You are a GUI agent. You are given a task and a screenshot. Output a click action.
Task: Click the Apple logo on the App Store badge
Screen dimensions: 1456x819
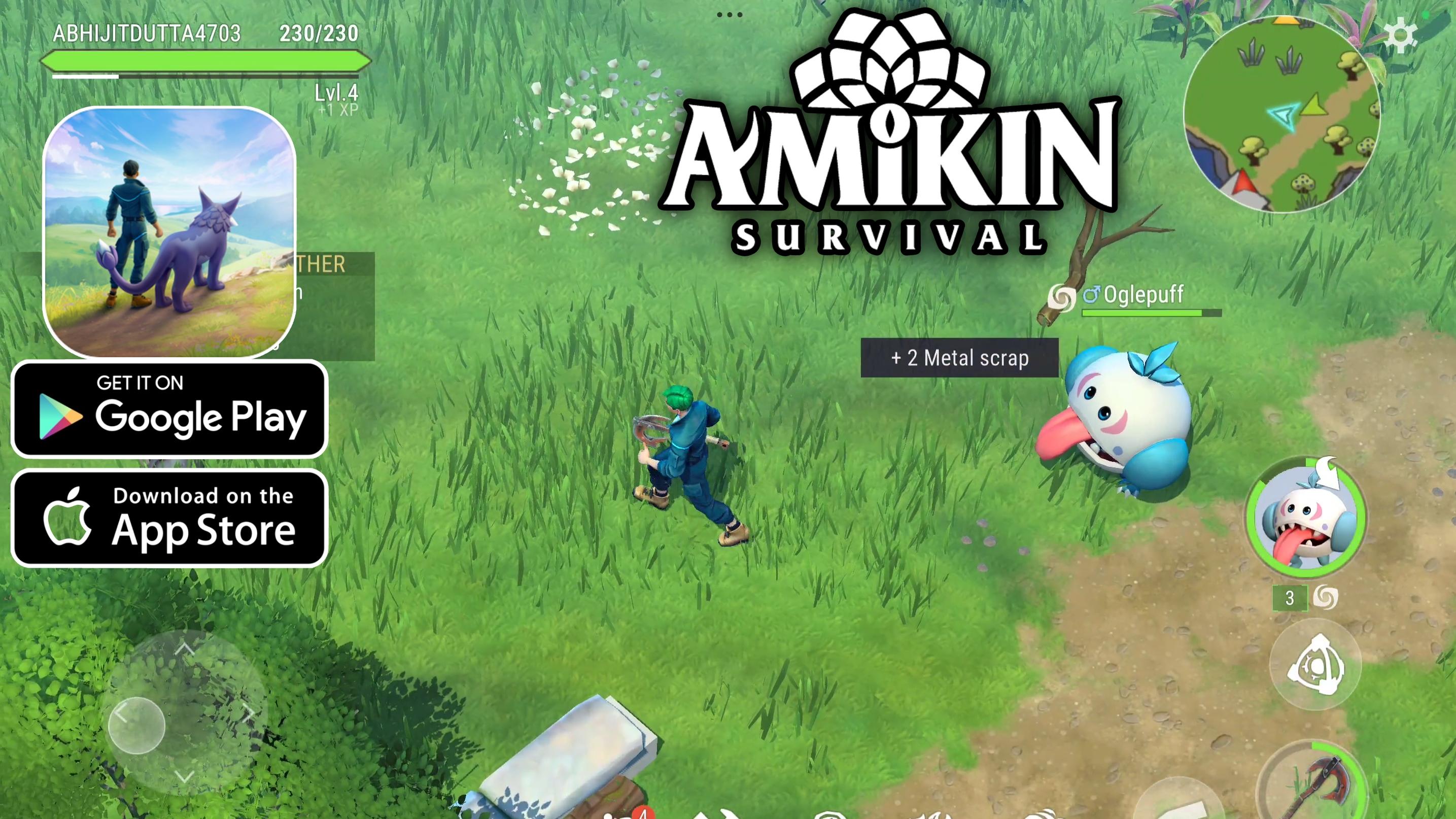coord(69,518)
